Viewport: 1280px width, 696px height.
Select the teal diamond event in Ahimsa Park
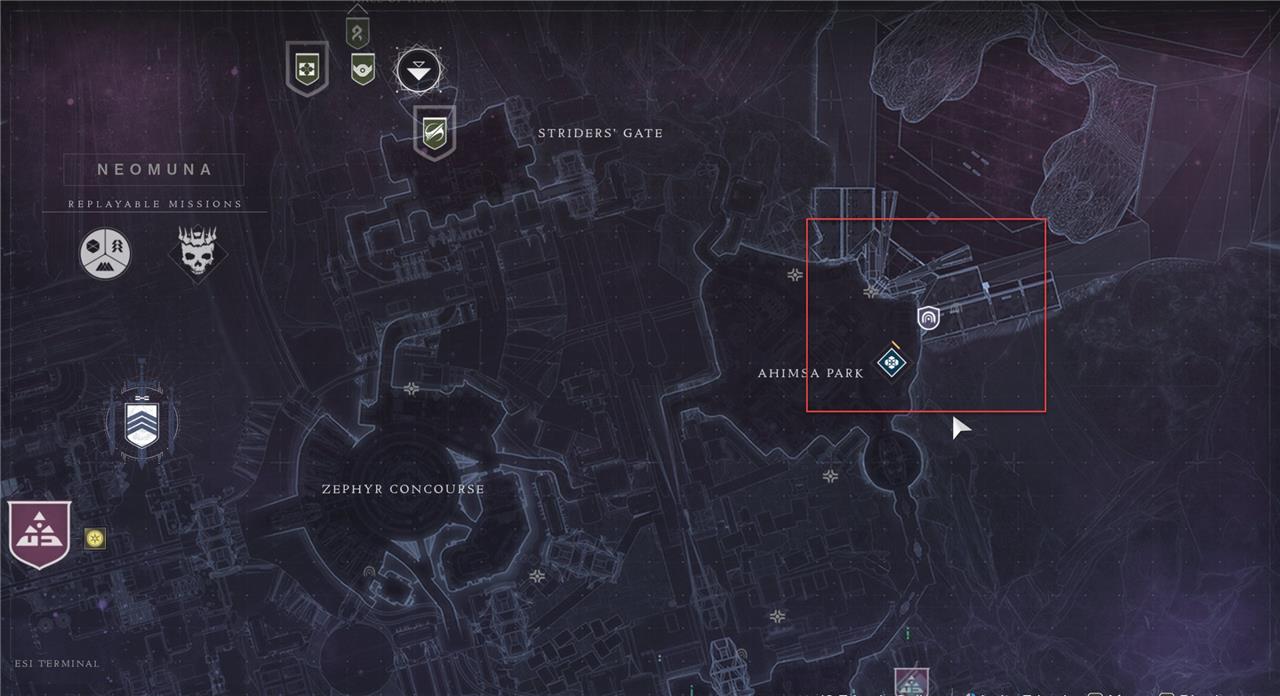pos(890,362)
